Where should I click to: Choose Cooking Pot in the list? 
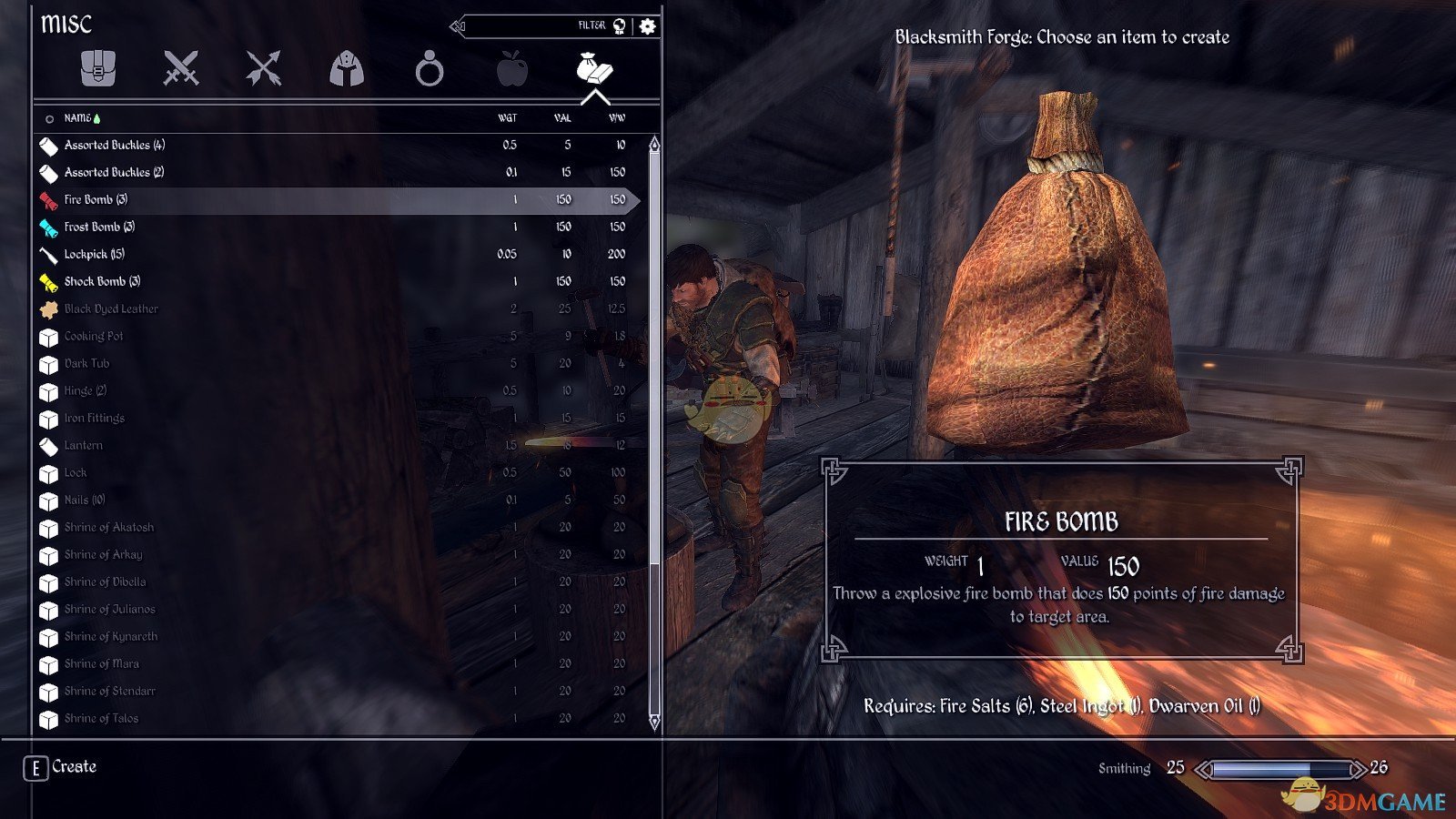click(x=94, y=336)
